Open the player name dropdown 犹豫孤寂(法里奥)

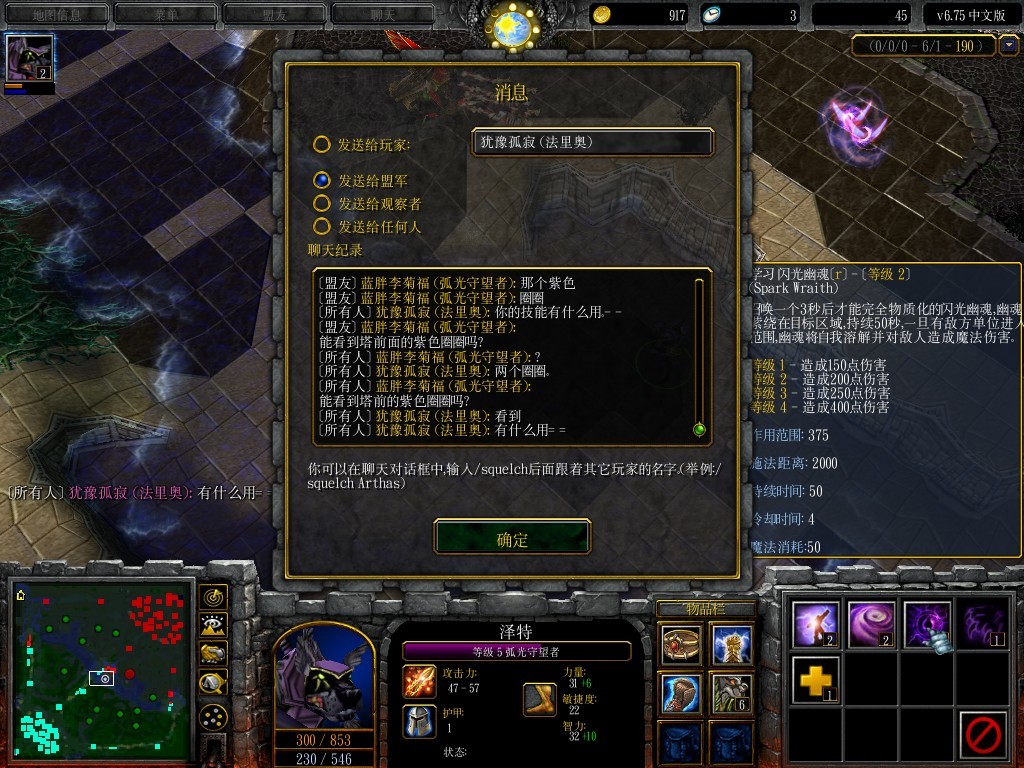pyautogui.click(x=592, y=142)
